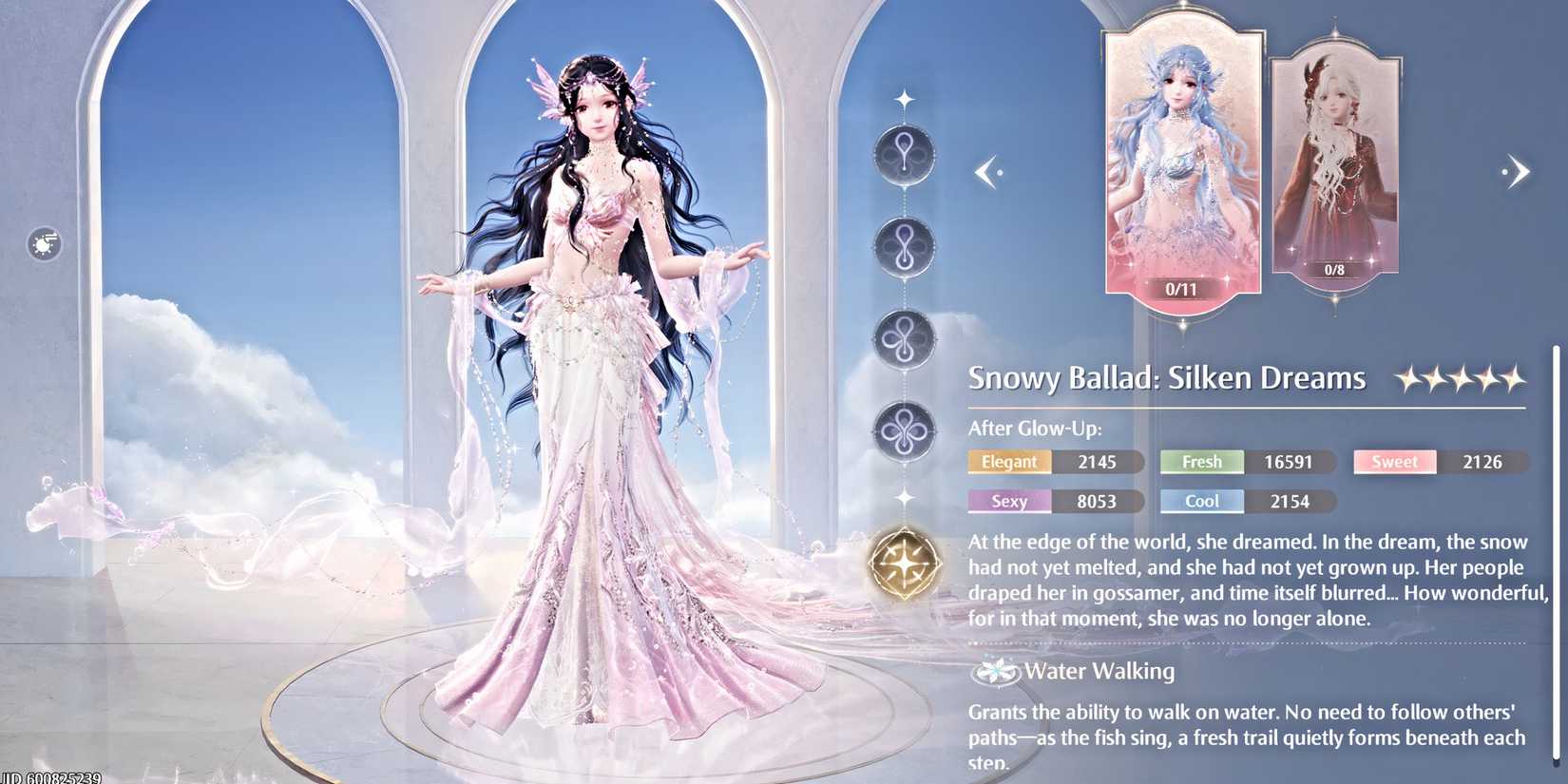This screenshot has height=784, width=1568.
Task: Click the right navigation arrow
Action: (x=1518, y=172)
